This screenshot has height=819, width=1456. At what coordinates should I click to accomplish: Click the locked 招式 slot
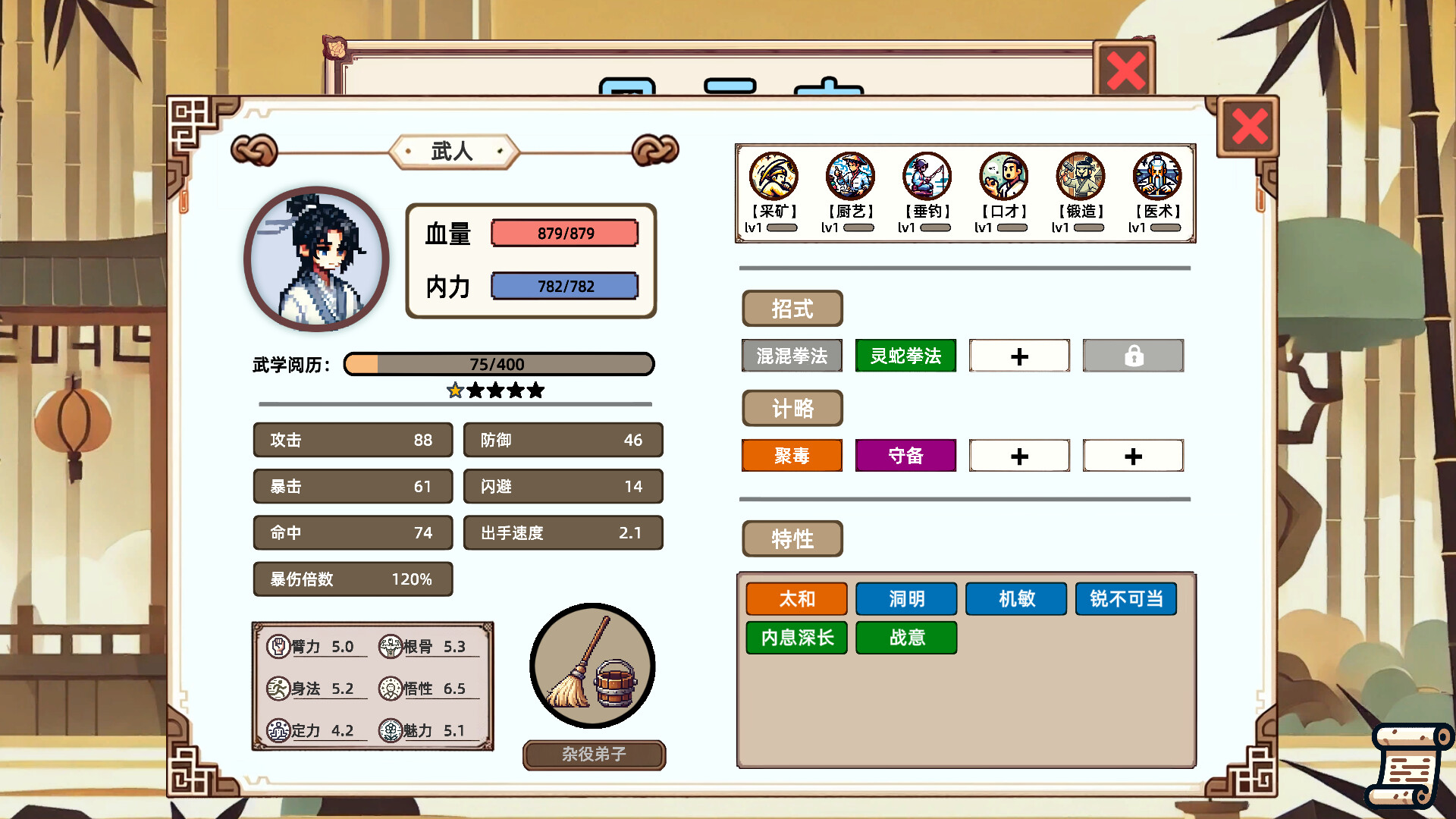tap(1133, 356)
